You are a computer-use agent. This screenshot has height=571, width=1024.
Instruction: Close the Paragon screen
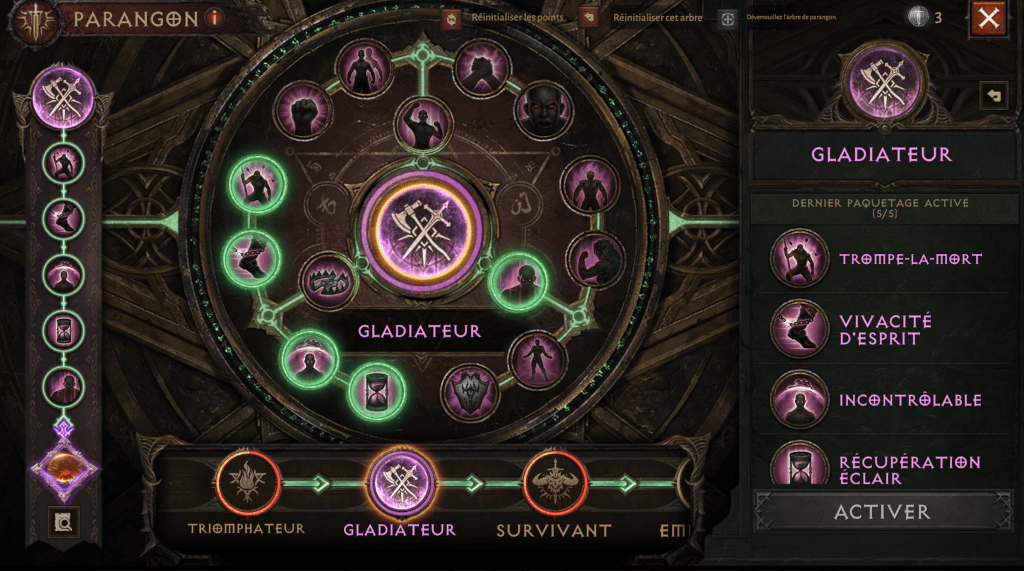click(988, 18)
